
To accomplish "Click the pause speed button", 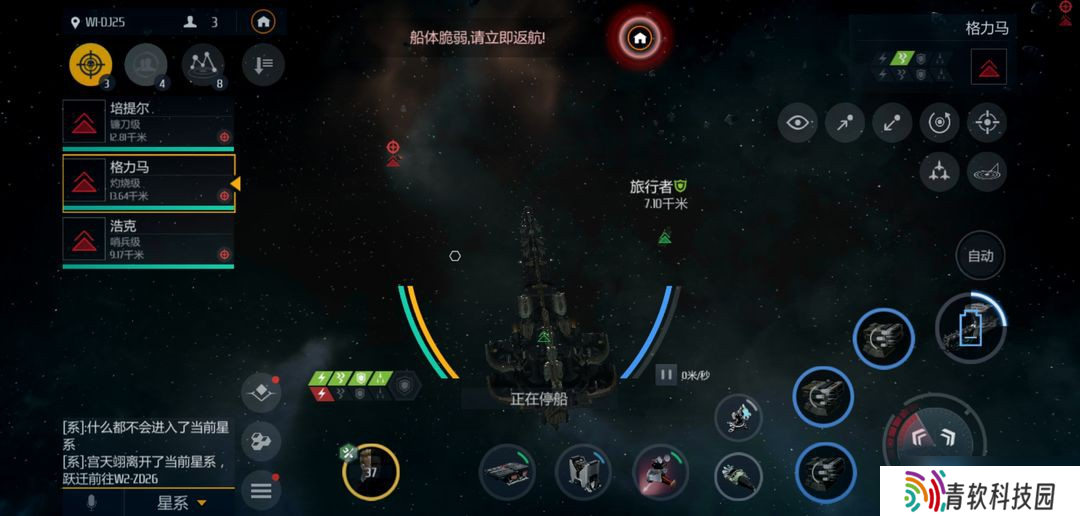I will (666, 375).
